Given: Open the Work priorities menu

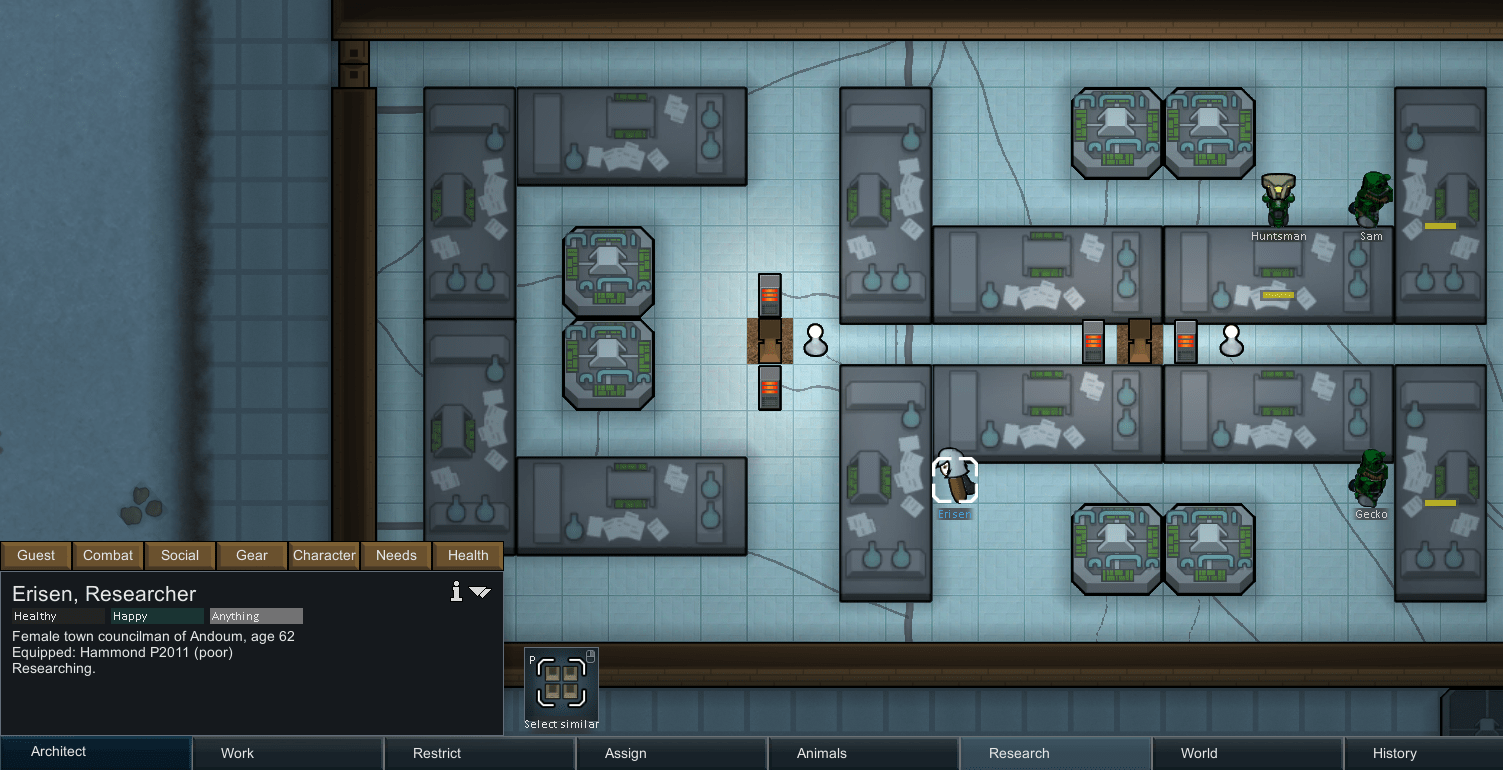Looking at the screenshot, I should [x=237, y=752].
